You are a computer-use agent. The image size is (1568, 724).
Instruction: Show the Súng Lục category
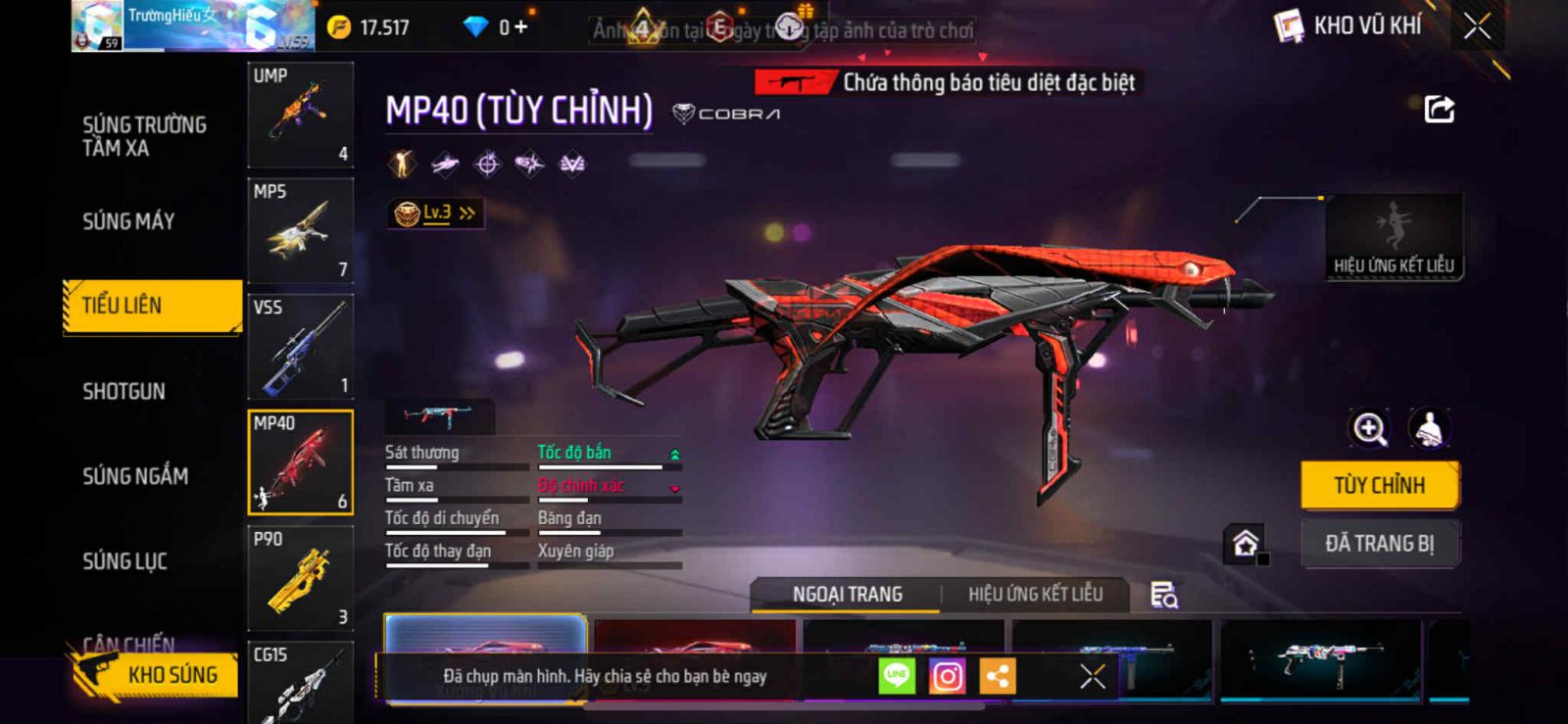click(x=124, y=561)
